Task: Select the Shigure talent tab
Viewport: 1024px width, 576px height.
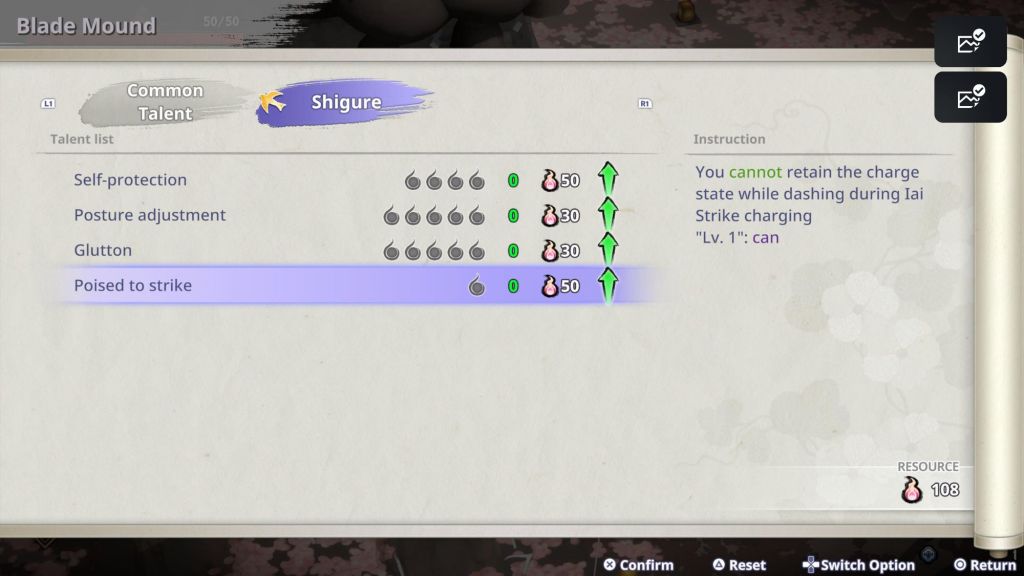Action: tap(345, 102)
